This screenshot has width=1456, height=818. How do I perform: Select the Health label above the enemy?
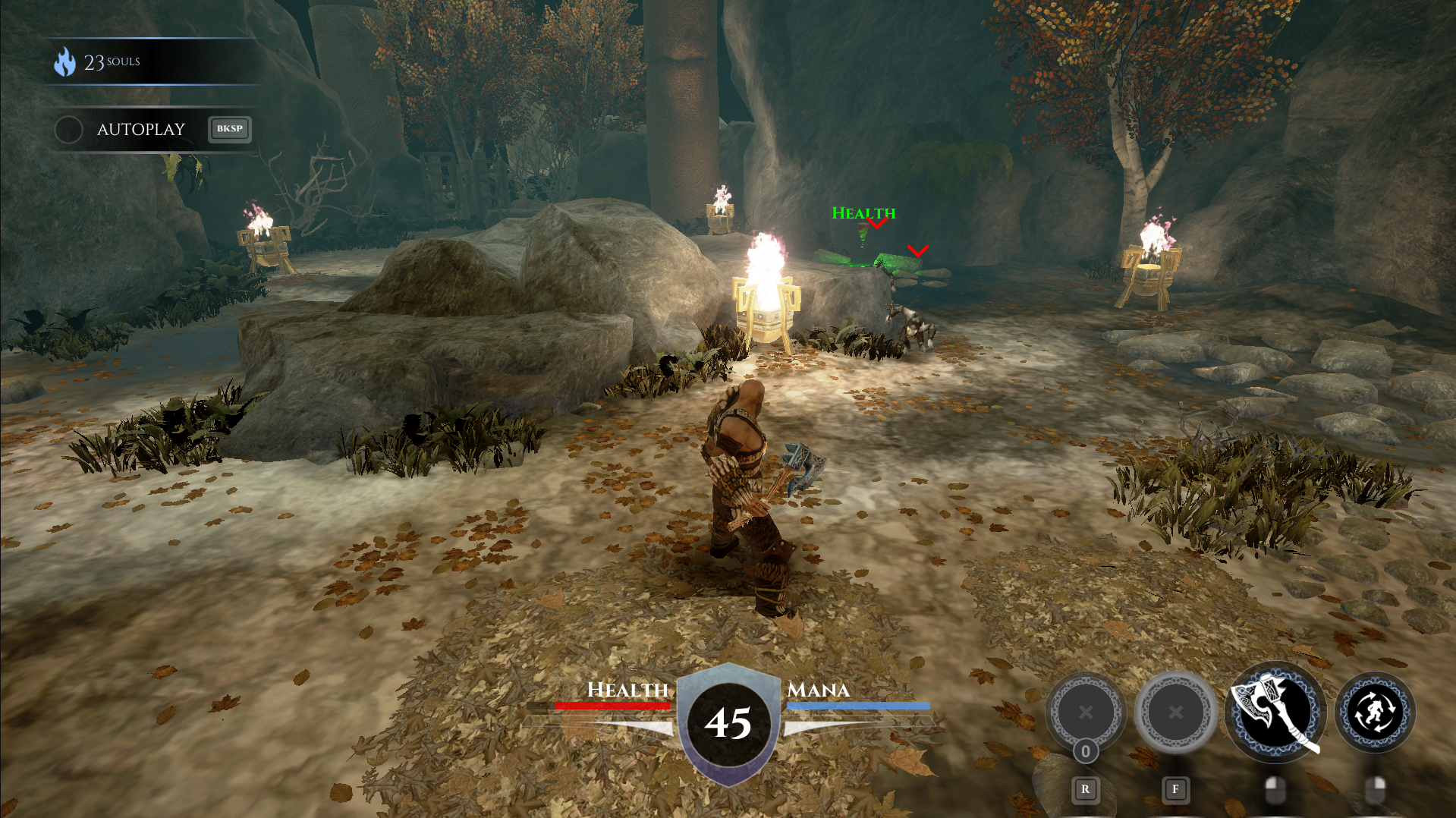(864, 213)
